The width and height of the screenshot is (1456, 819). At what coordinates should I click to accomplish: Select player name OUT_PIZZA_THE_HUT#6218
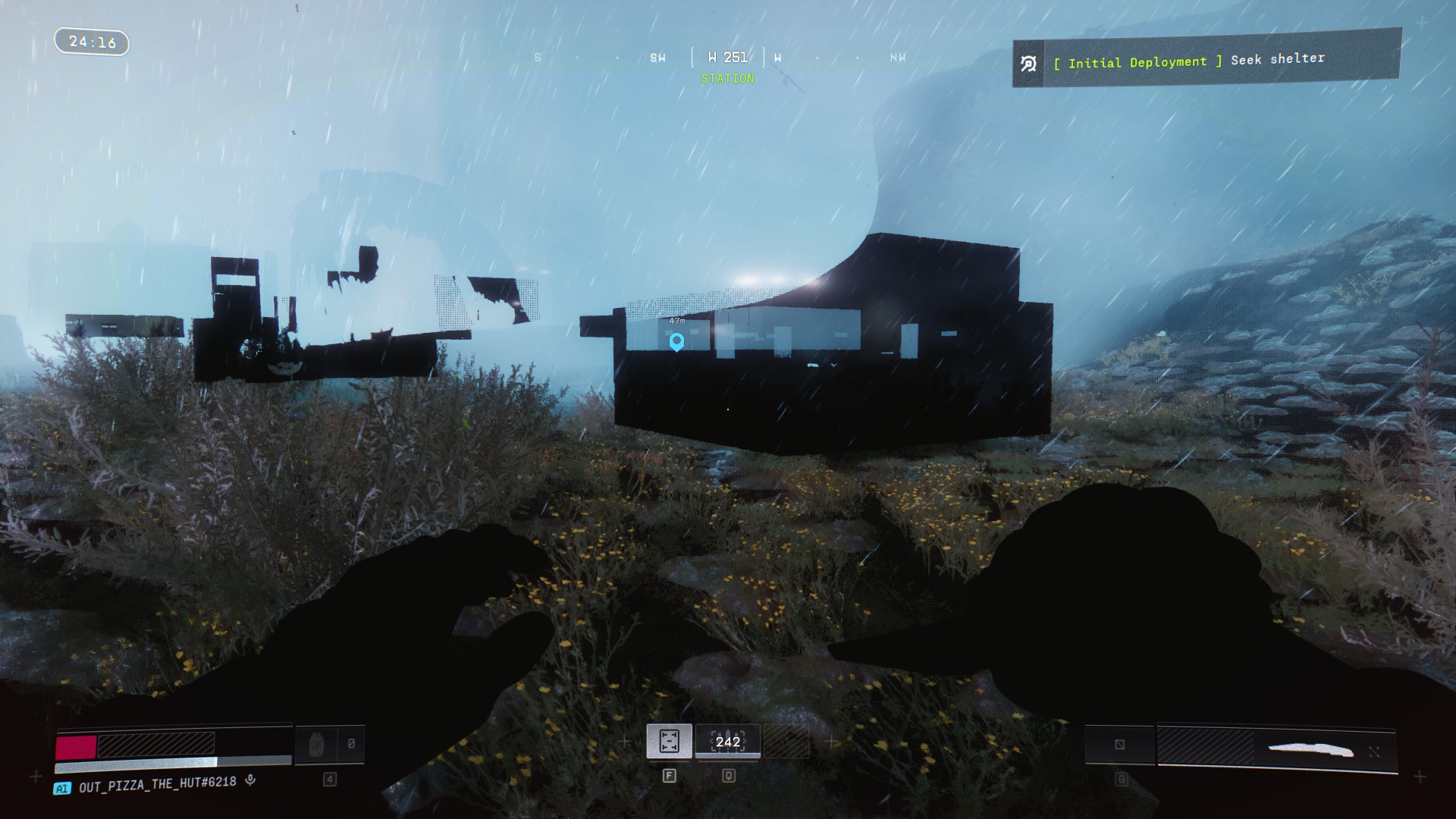(157, 783)
